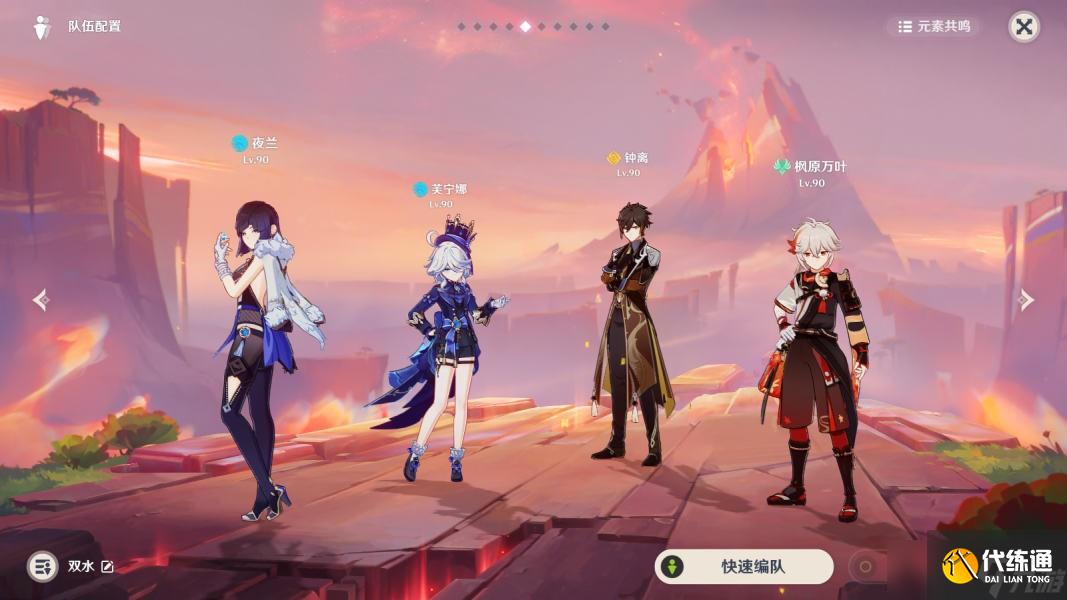
Task: Click the 快速编队 quick setup button
Action: 743,567
